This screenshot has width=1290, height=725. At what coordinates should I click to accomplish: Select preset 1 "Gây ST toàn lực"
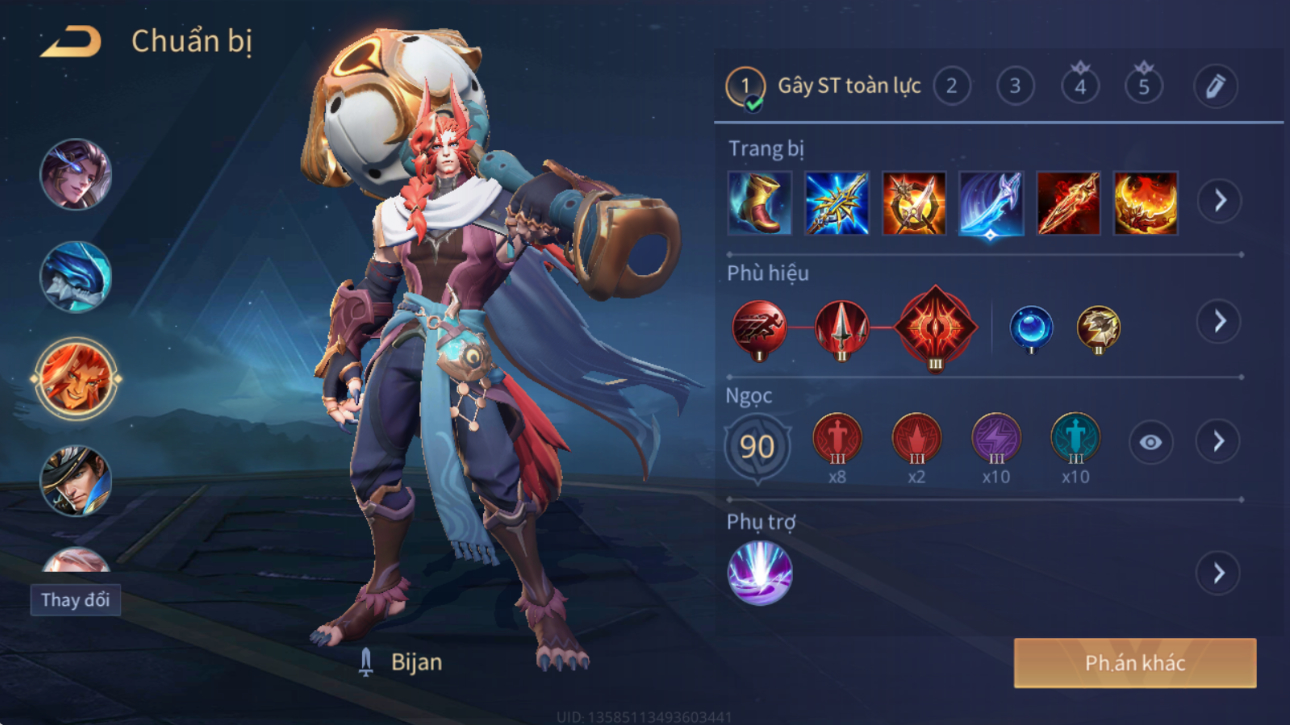(745, 87)
